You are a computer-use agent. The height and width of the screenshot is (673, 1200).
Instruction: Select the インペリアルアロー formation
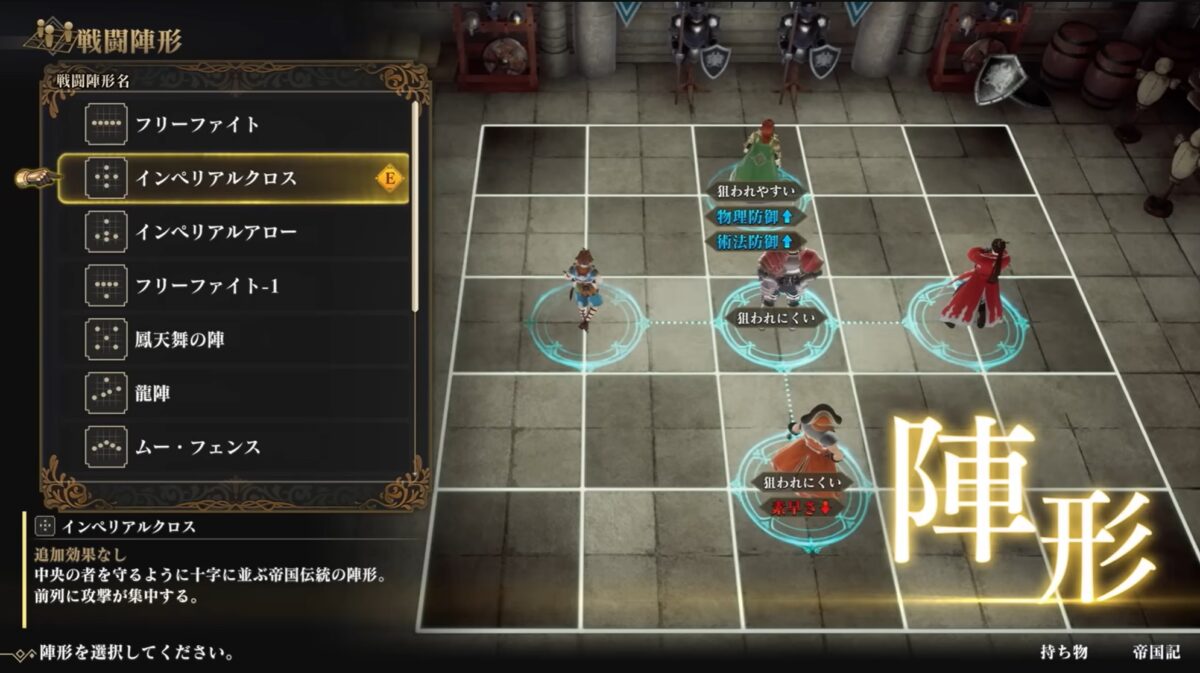(x=217, y=233)
